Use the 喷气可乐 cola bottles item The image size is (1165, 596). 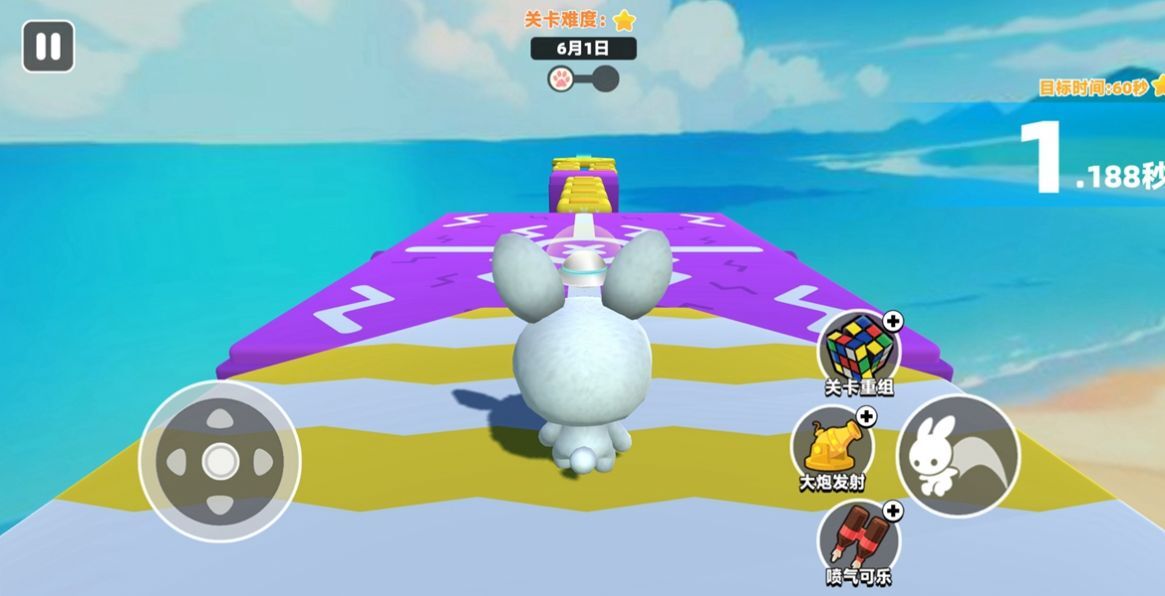[x=858, y=538]
